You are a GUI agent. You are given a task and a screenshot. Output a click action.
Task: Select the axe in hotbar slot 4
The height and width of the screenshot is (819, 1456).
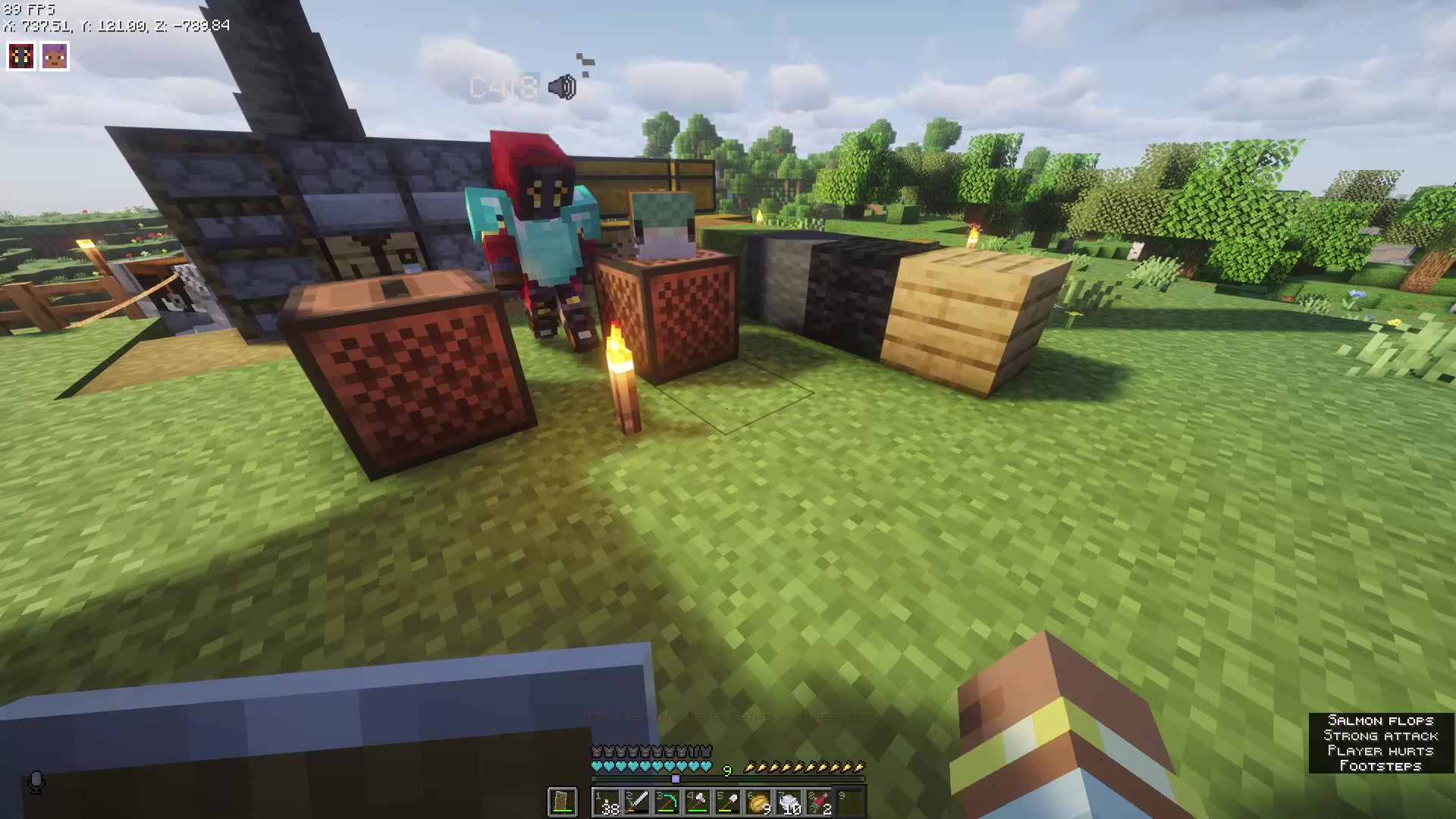(x=698, y=802)
